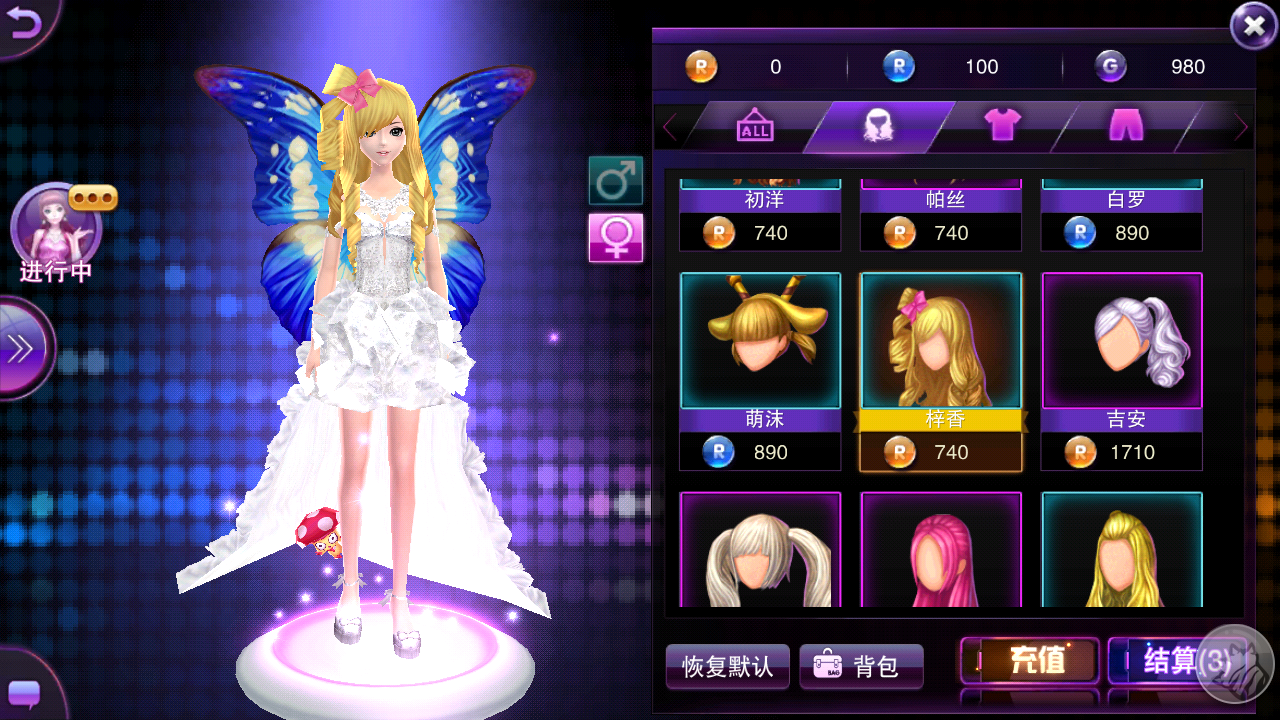Pick the 吉安 silver ponytail hairstyle
The width and height of the screenshot is (1280, 720).
point(1122,342)
